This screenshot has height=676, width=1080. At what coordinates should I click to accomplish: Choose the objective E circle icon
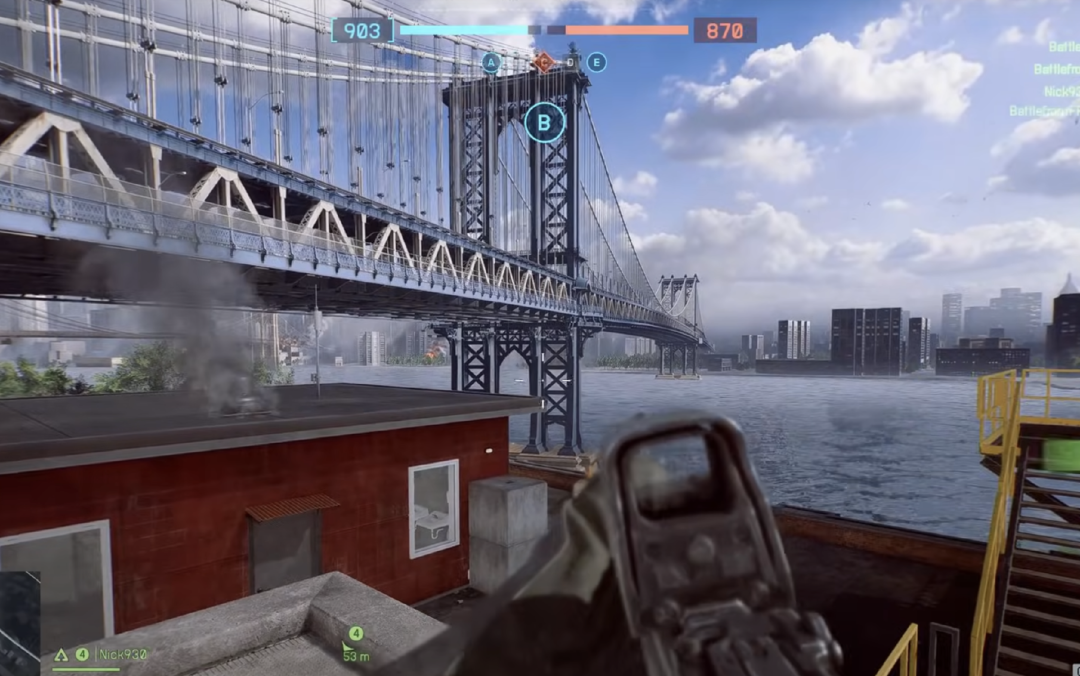596,62
